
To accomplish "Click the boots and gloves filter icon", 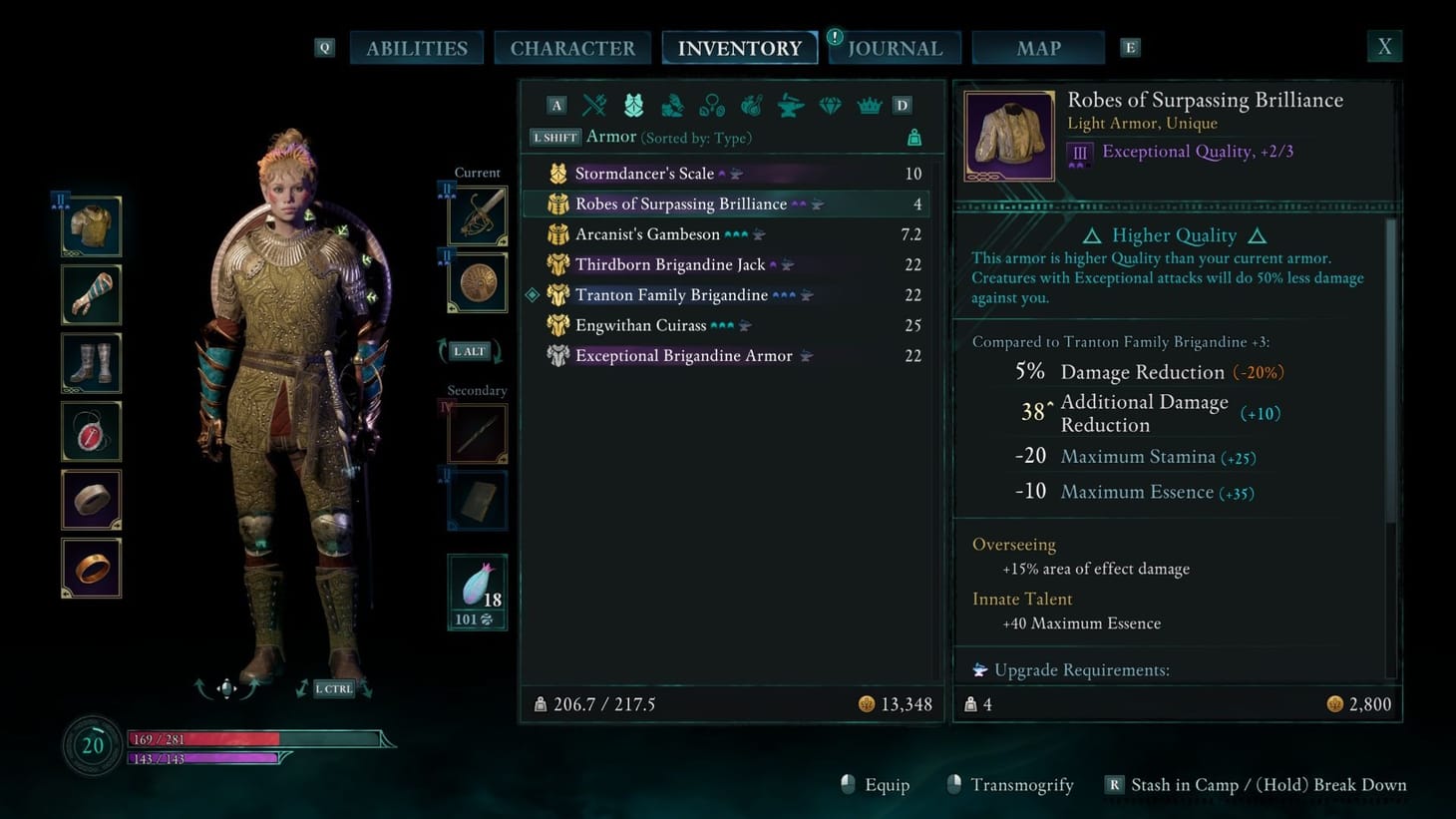I will [x=673, y=105].
